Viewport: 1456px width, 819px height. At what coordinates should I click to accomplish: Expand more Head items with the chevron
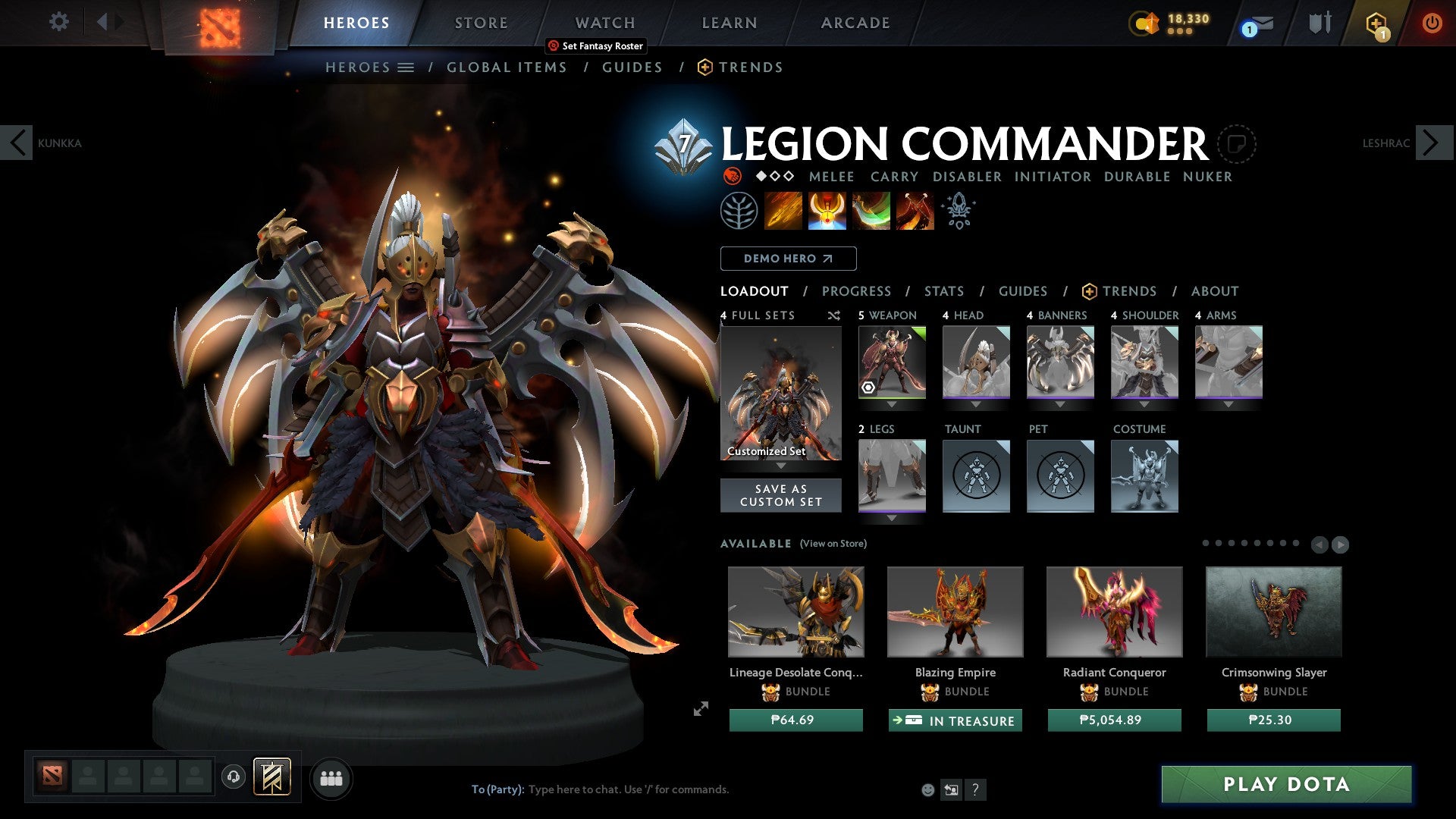click(x=976, y=404)
